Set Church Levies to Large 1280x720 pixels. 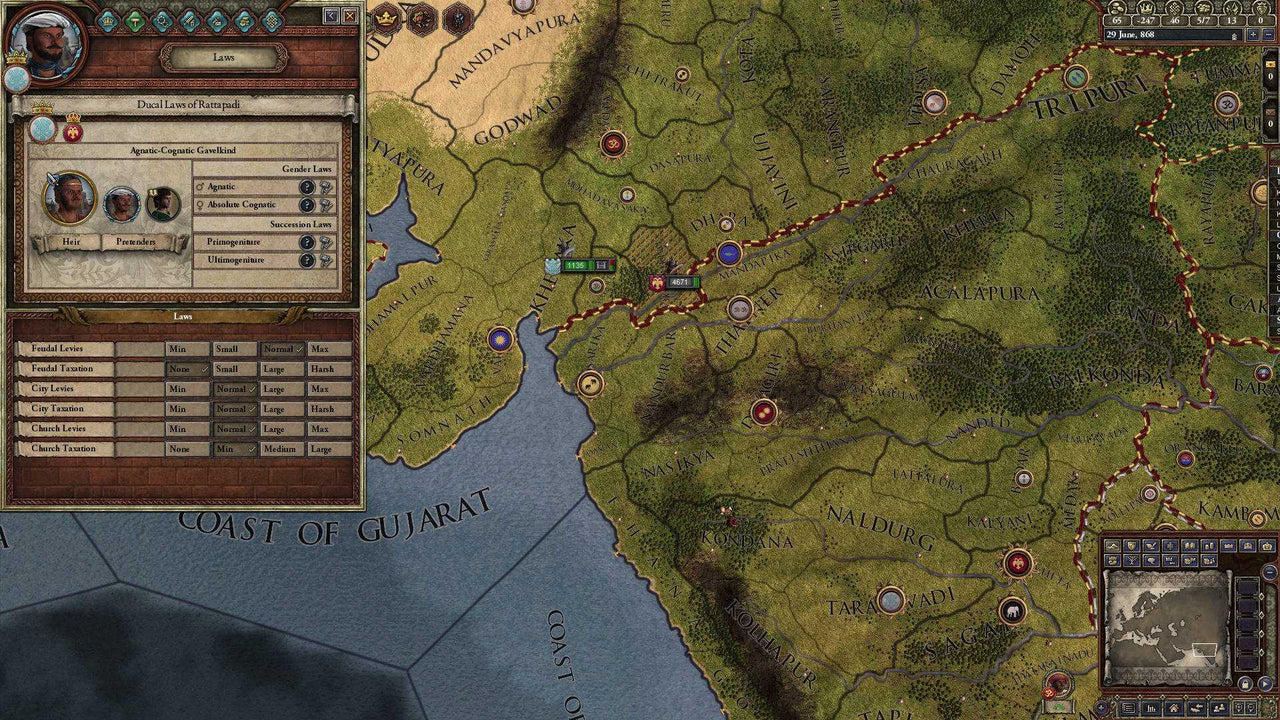coord(281,429)
